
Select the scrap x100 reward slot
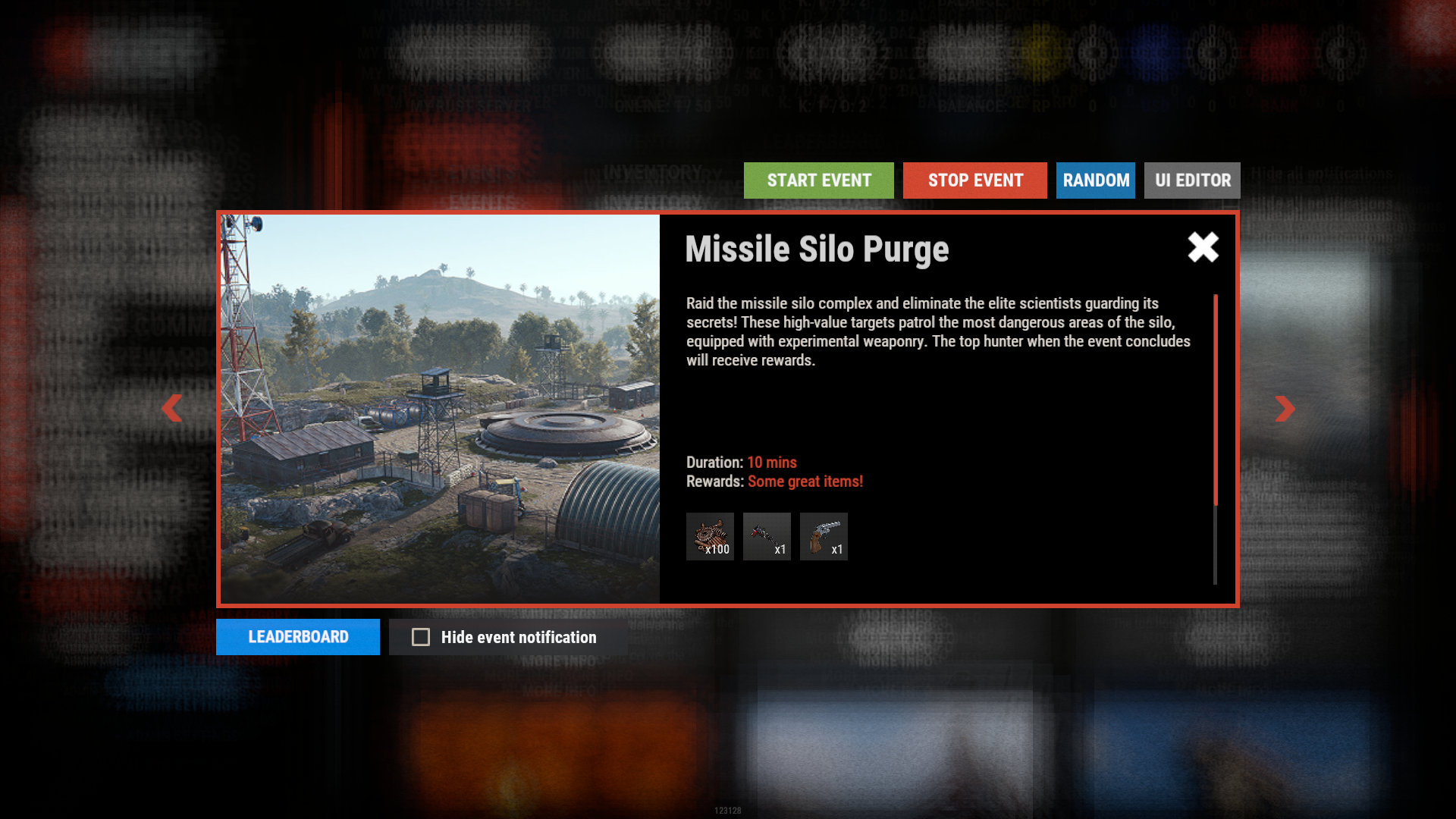pos(710,537)
